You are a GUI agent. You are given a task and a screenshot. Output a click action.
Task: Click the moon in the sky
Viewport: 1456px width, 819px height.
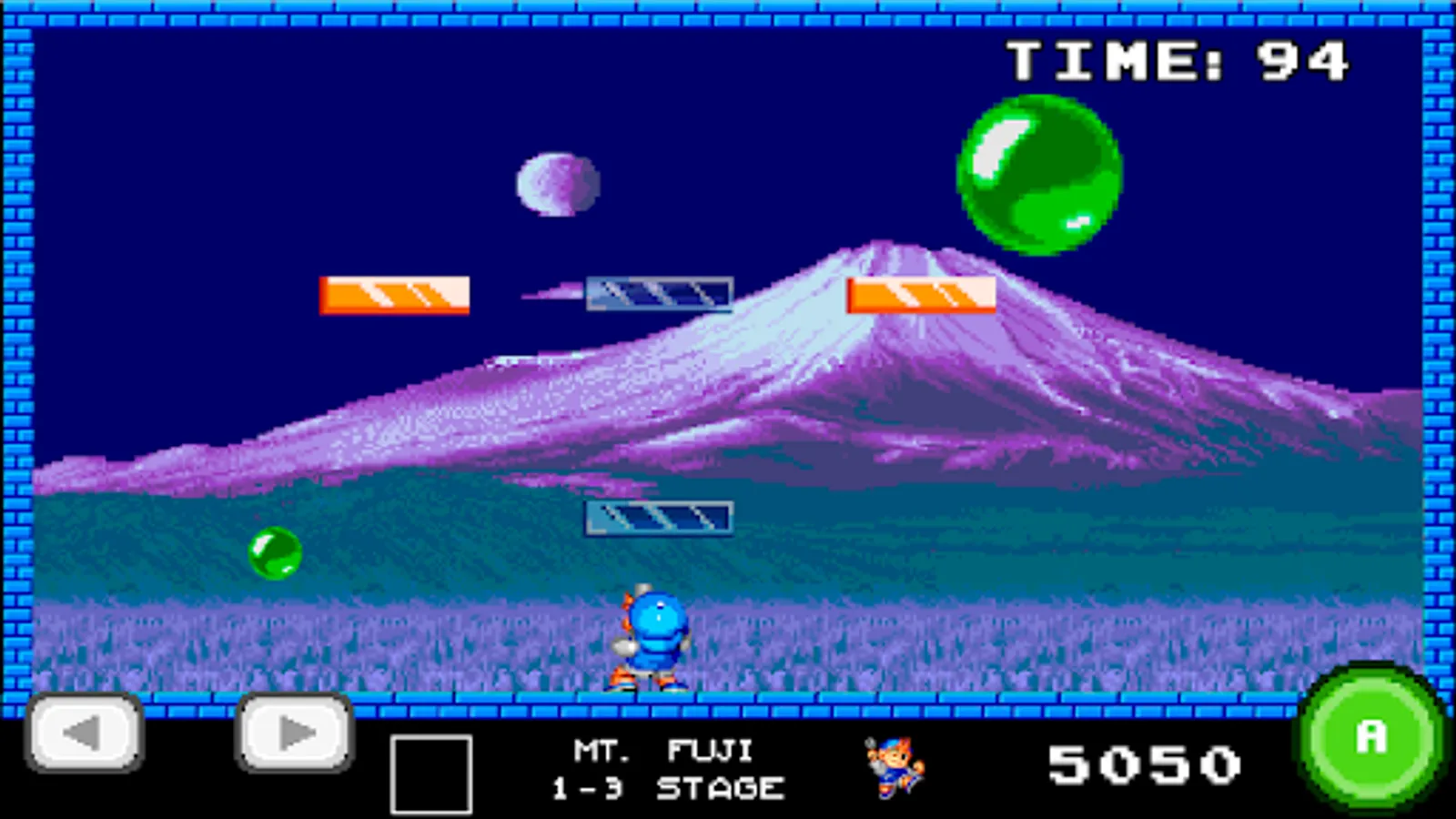point(558,185)
